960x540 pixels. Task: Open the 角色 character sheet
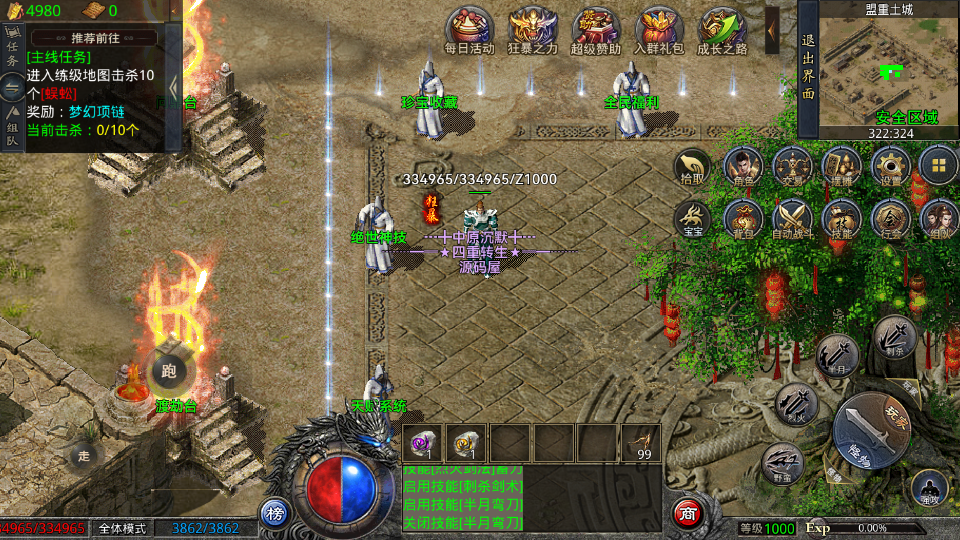[742, 167]
